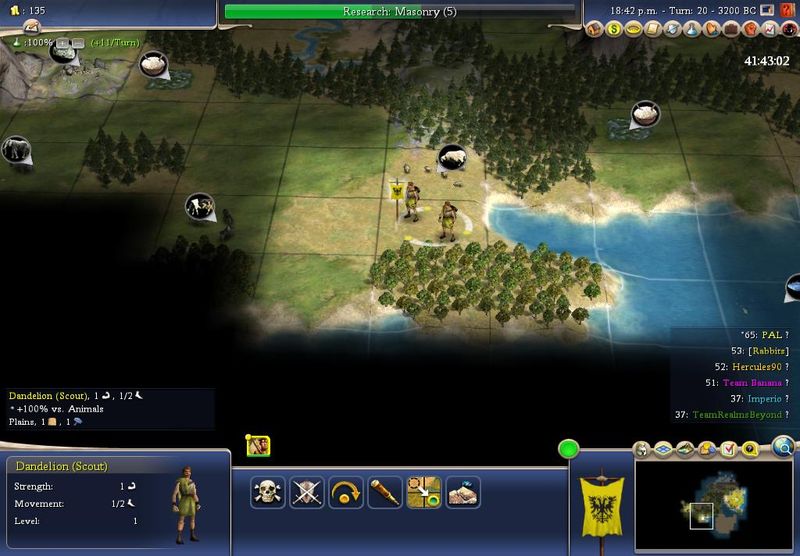This screenshot has width=800, height=556.
Task: Decrease research rate with the minus button
Action: pyautogui.click(x=76, y=44)
